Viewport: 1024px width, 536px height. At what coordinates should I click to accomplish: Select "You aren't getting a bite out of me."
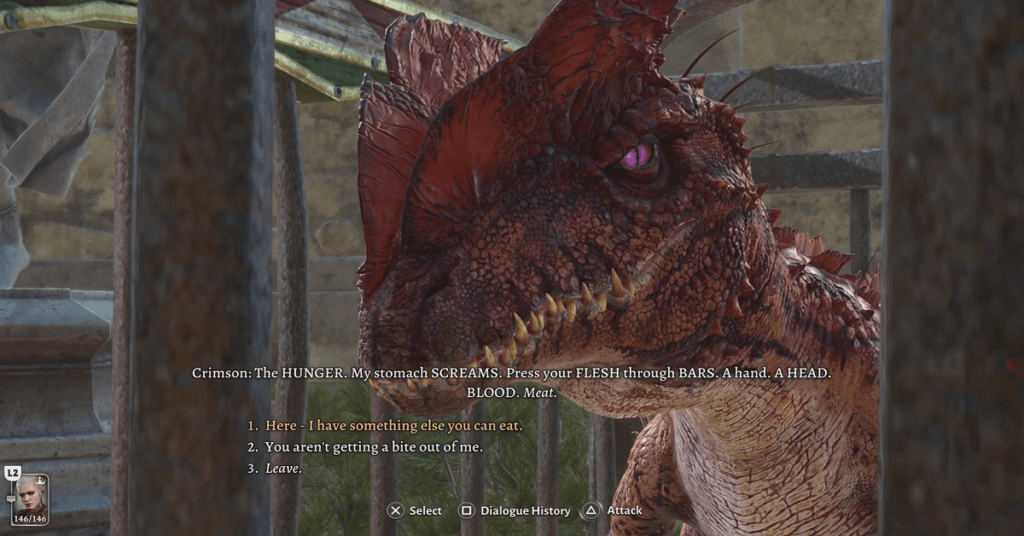(x=373, y=447)
